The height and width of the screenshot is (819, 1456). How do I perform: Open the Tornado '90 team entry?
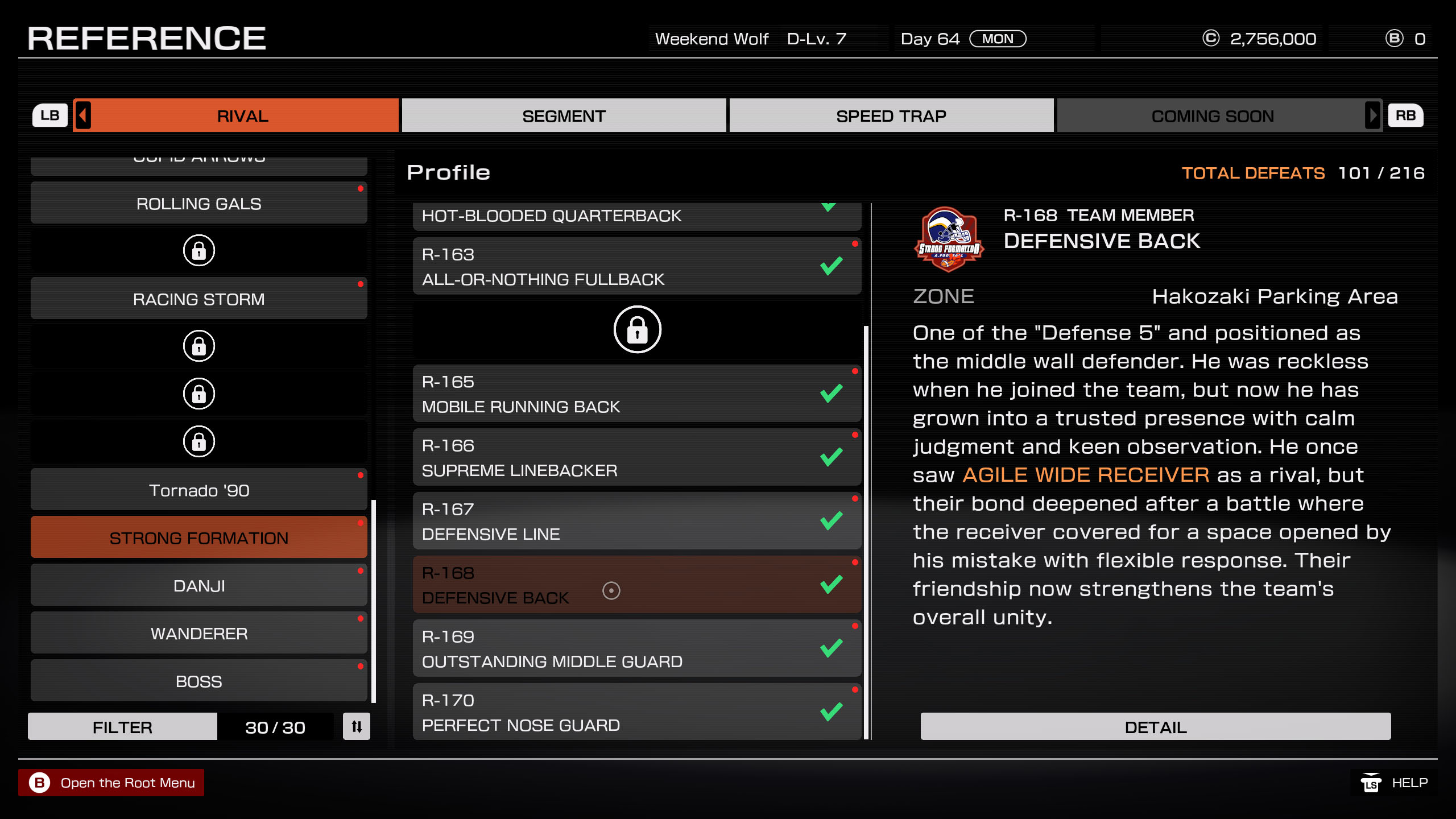click(x=198, y=490)
